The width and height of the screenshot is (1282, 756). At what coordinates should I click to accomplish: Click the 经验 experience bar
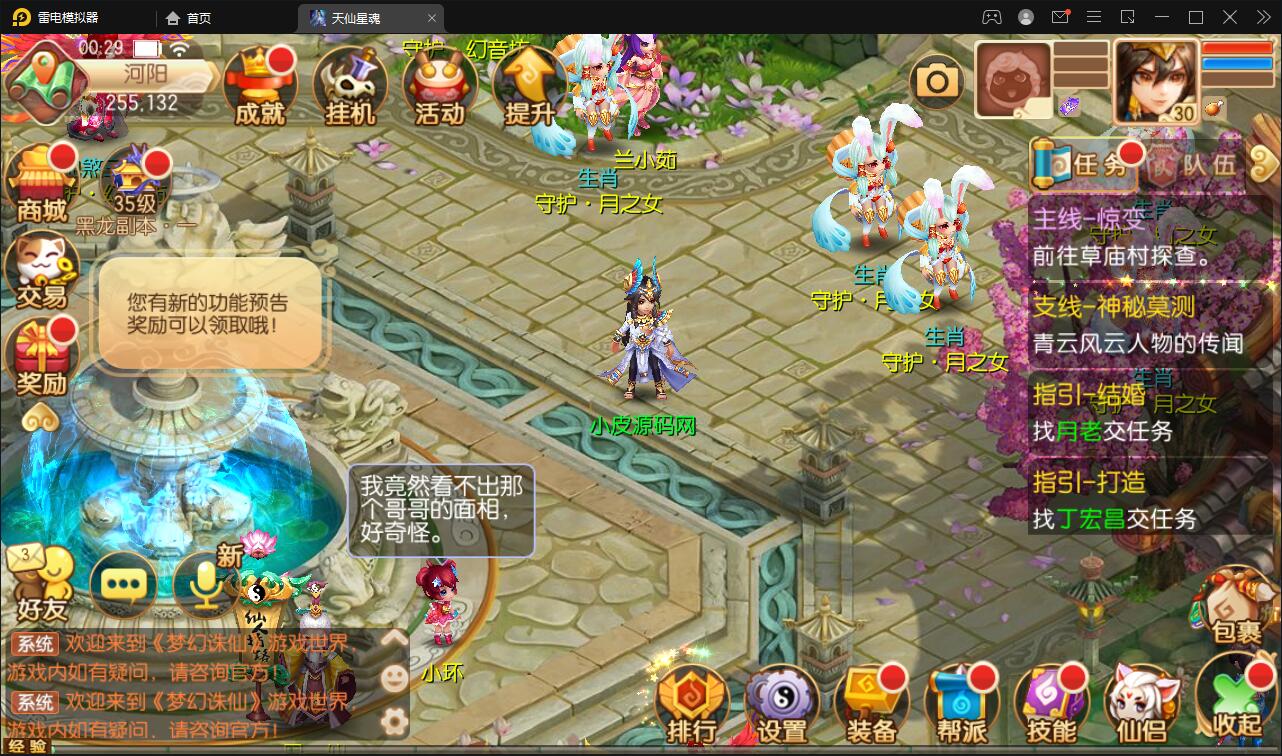tap(30, 747)
